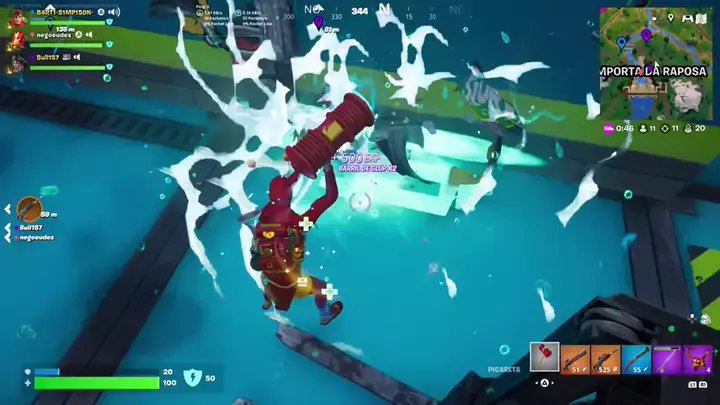Open the minimap
The height and width of the screenshot is (405, 720).
click(x=656, y=64)
